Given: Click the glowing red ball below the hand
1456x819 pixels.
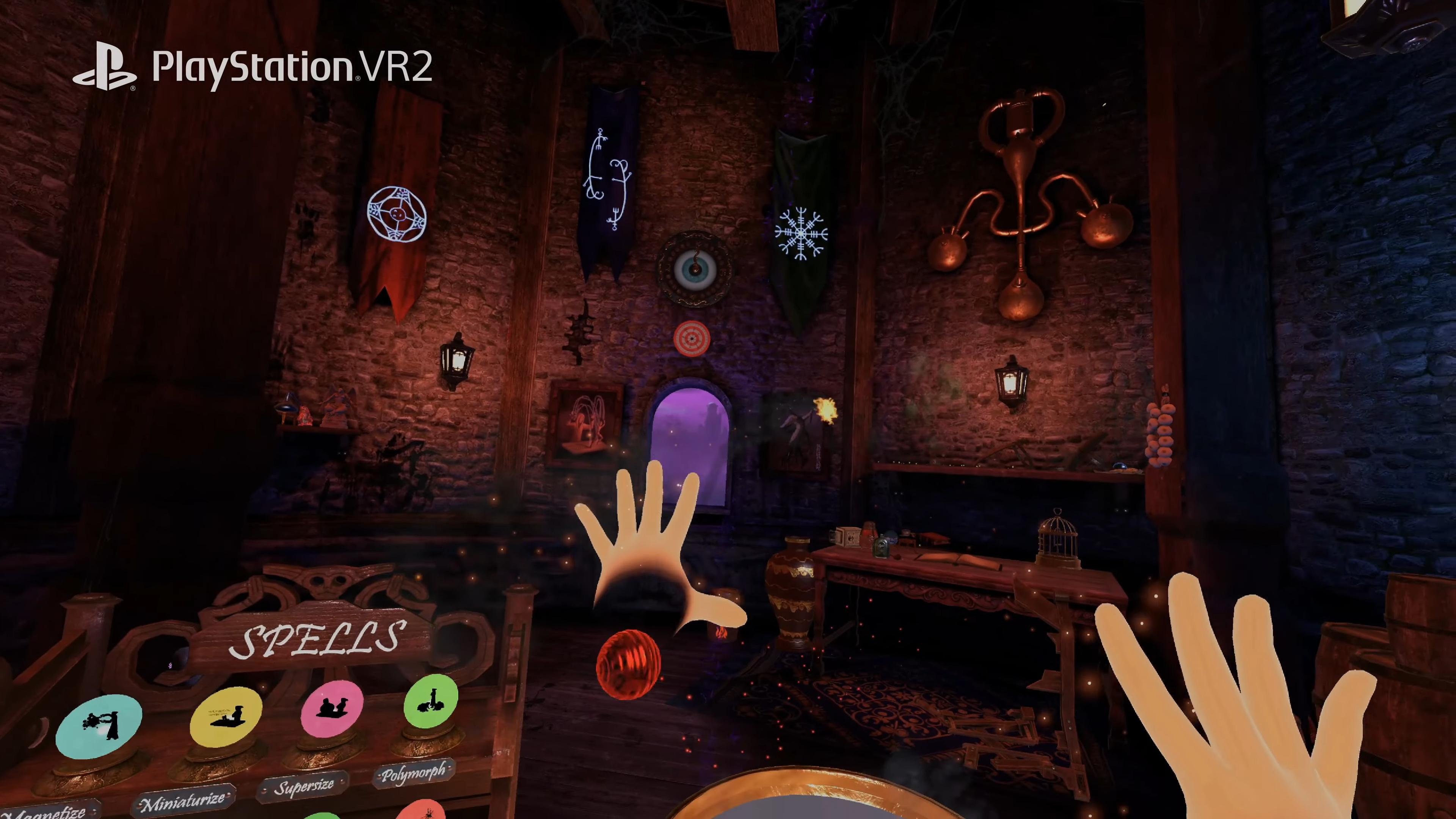Looking at the screenshot, I should [x=629, y=666].
